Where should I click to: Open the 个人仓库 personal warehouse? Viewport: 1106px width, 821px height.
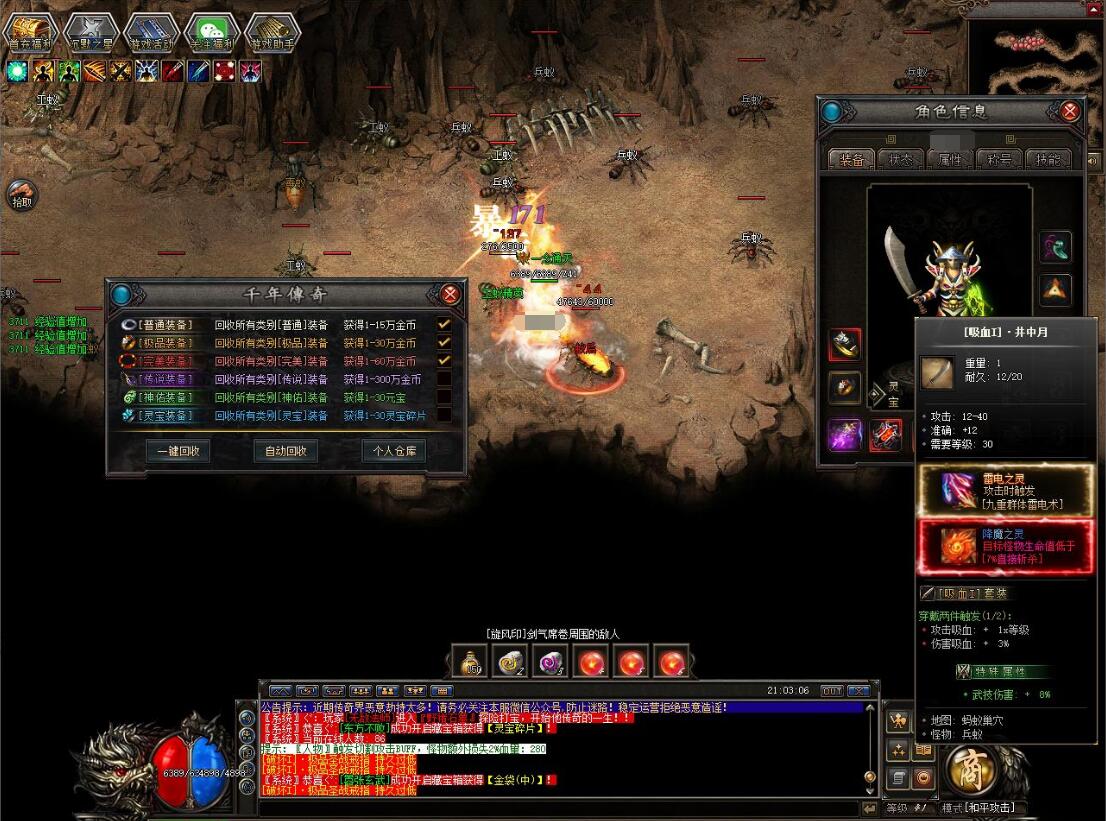(x=393, y=451)
